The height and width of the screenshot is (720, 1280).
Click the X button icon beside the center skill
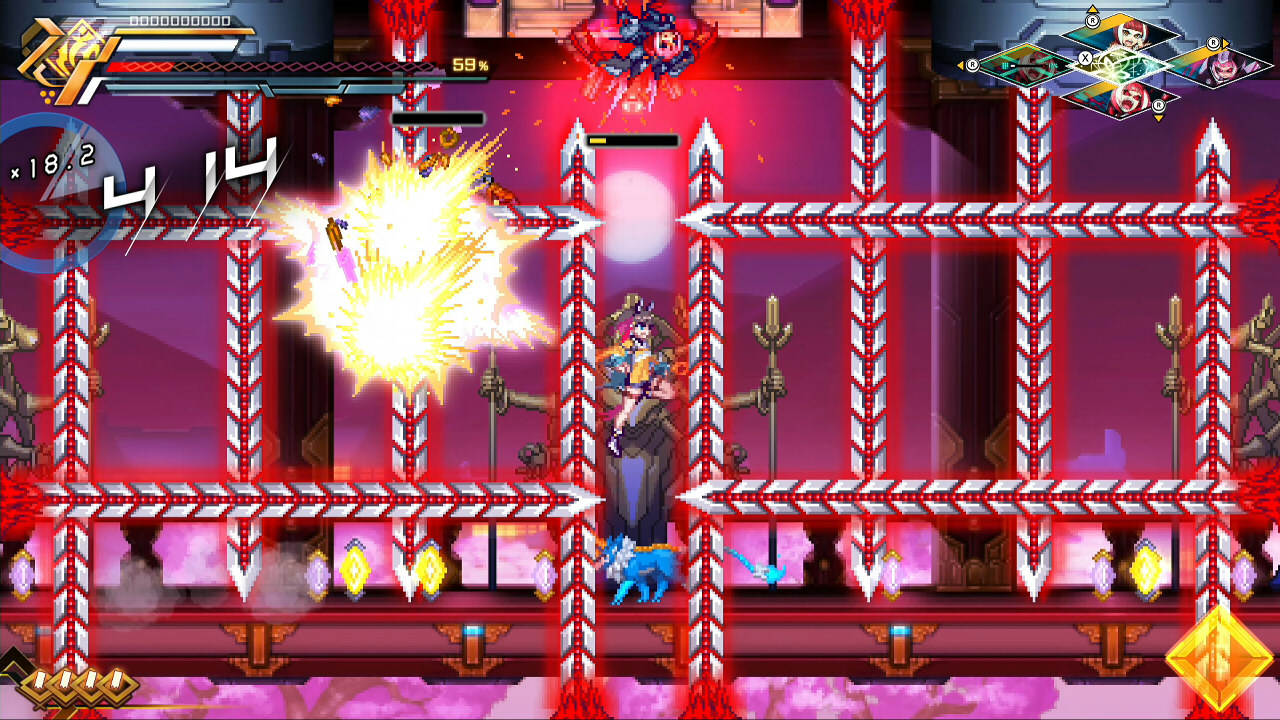coord(1086,58)
